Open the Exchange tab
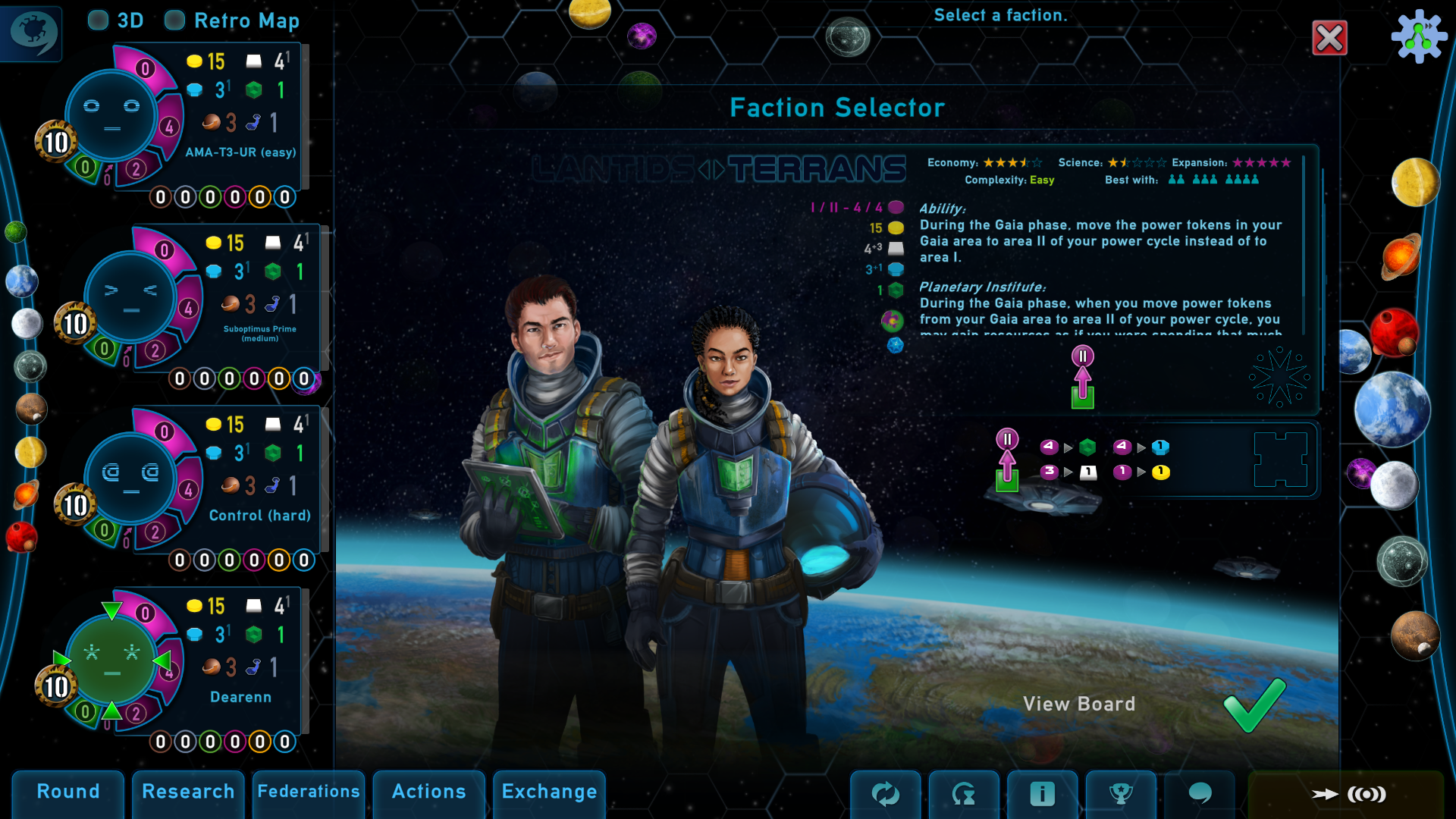The height and width of the screenshot is (819, 1456). pos(549,792)
